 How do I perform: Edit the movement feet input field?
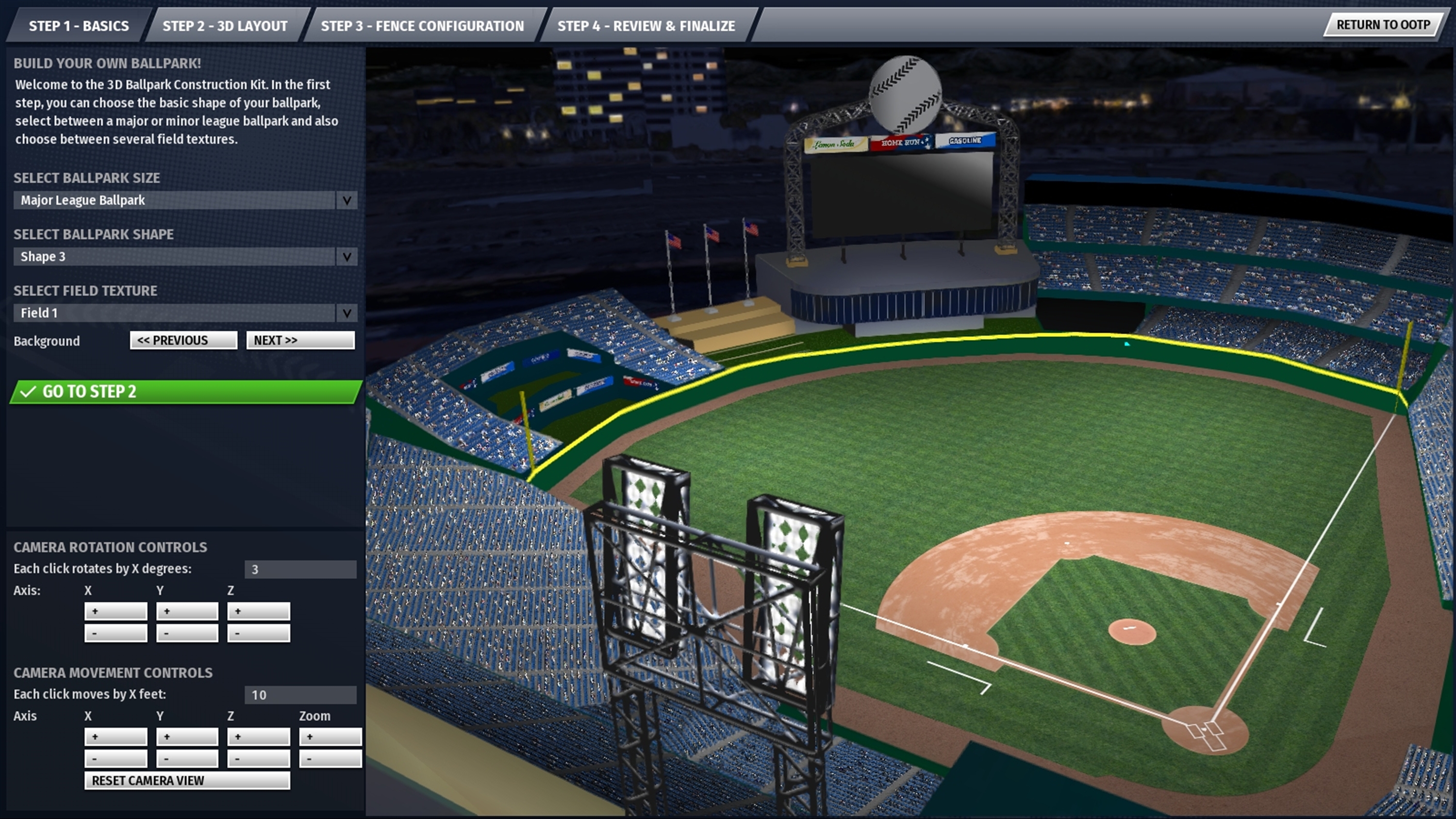click(300, 695)
